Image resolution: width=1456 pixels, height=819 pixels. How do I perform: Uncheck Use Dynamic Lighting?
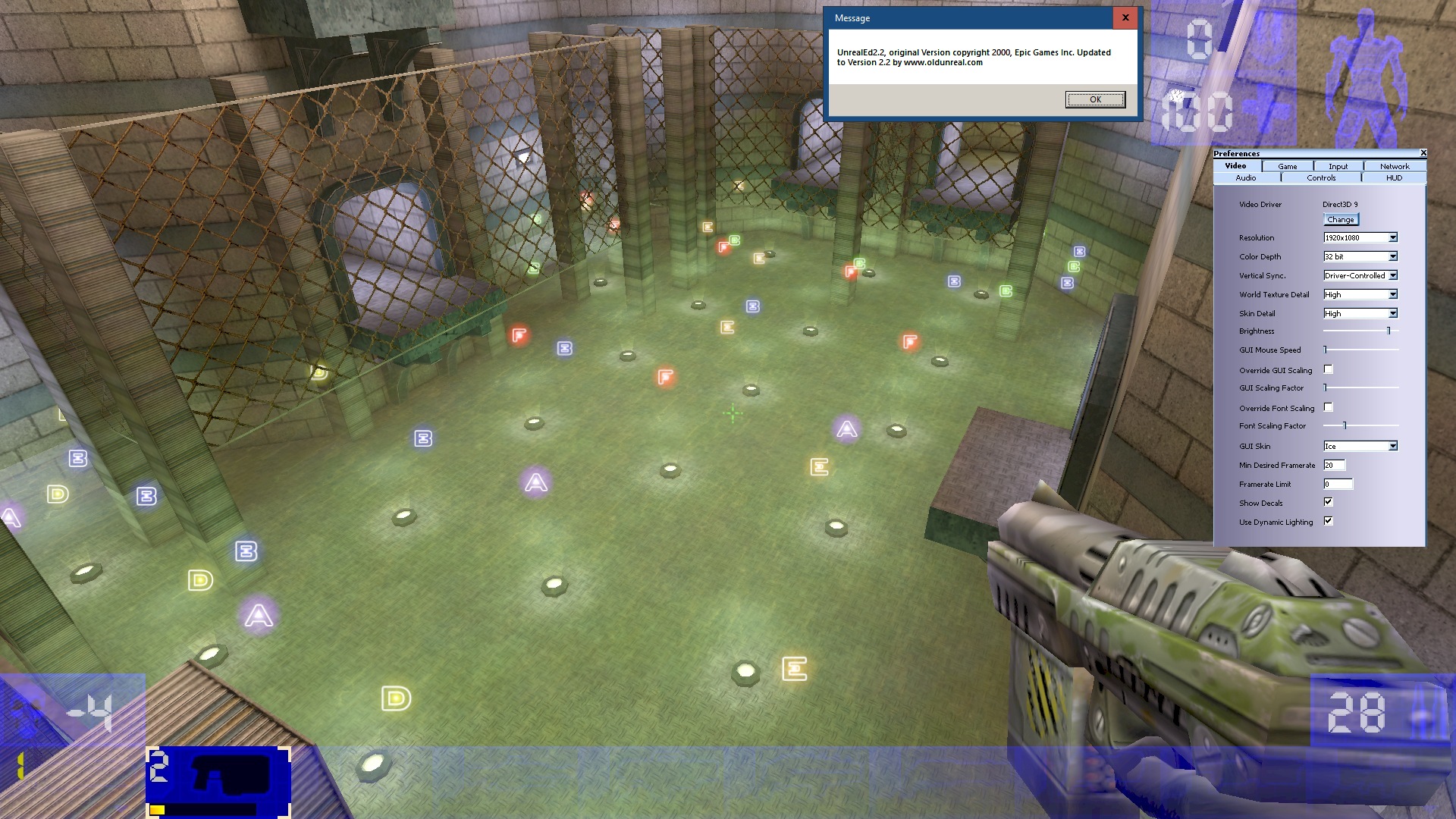(x=1328, y=520)
